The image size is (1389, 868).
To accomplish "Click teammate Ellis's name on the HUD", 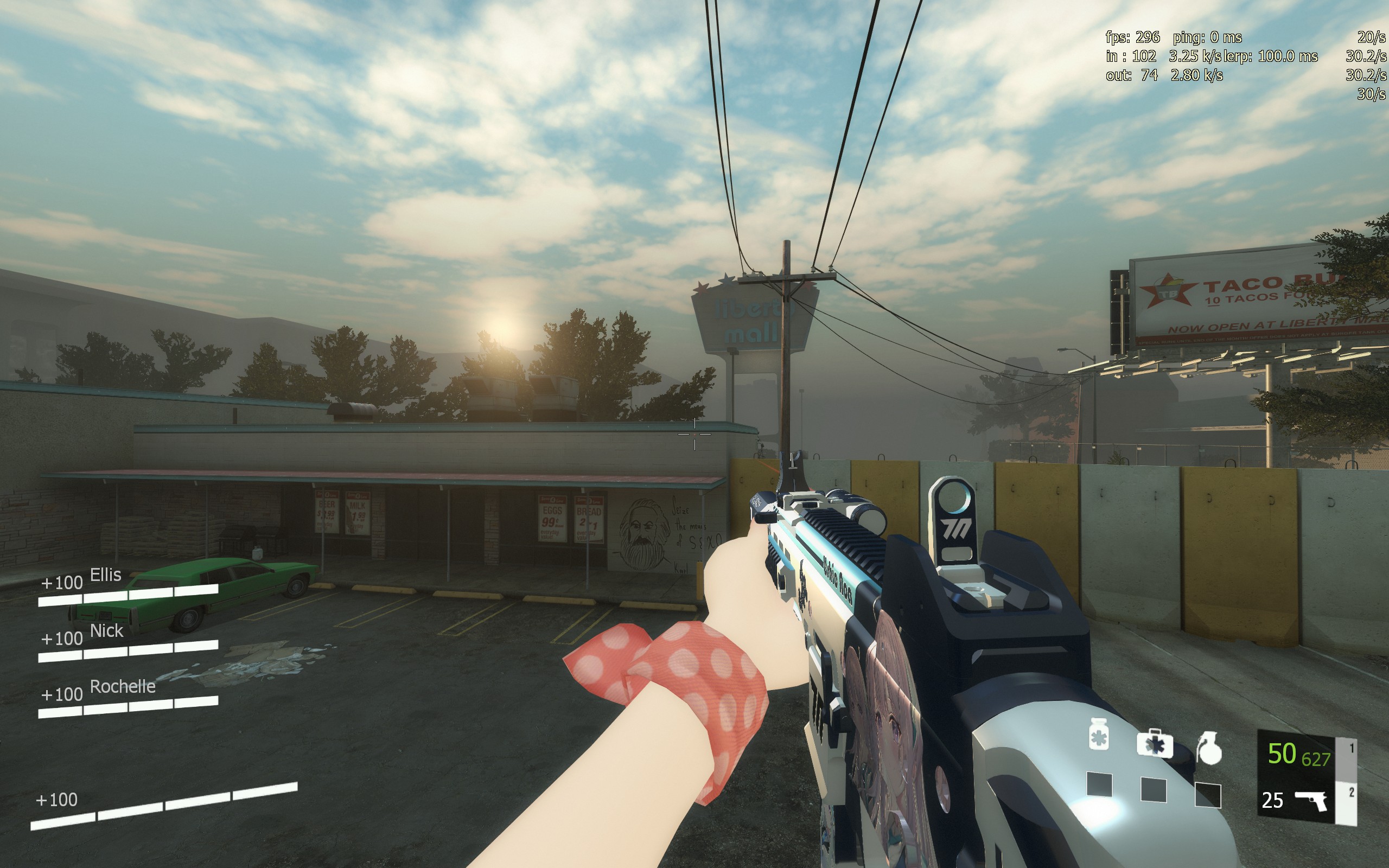I will [106, 575].
